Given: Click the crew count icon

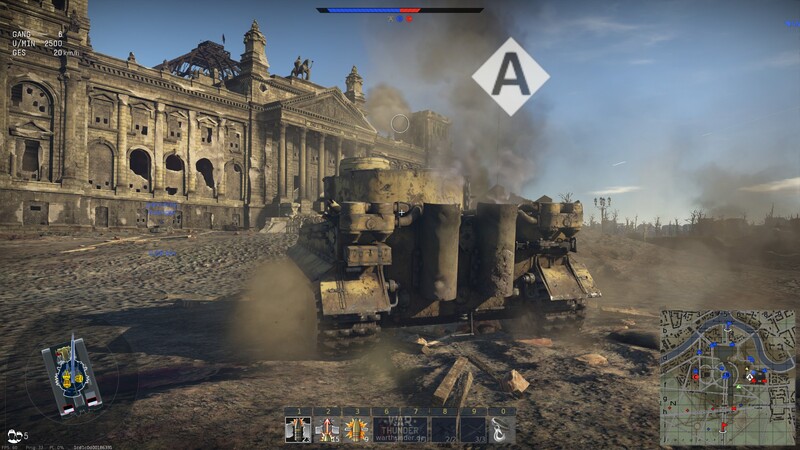Looking at the screenshot, I should [16, 436].
